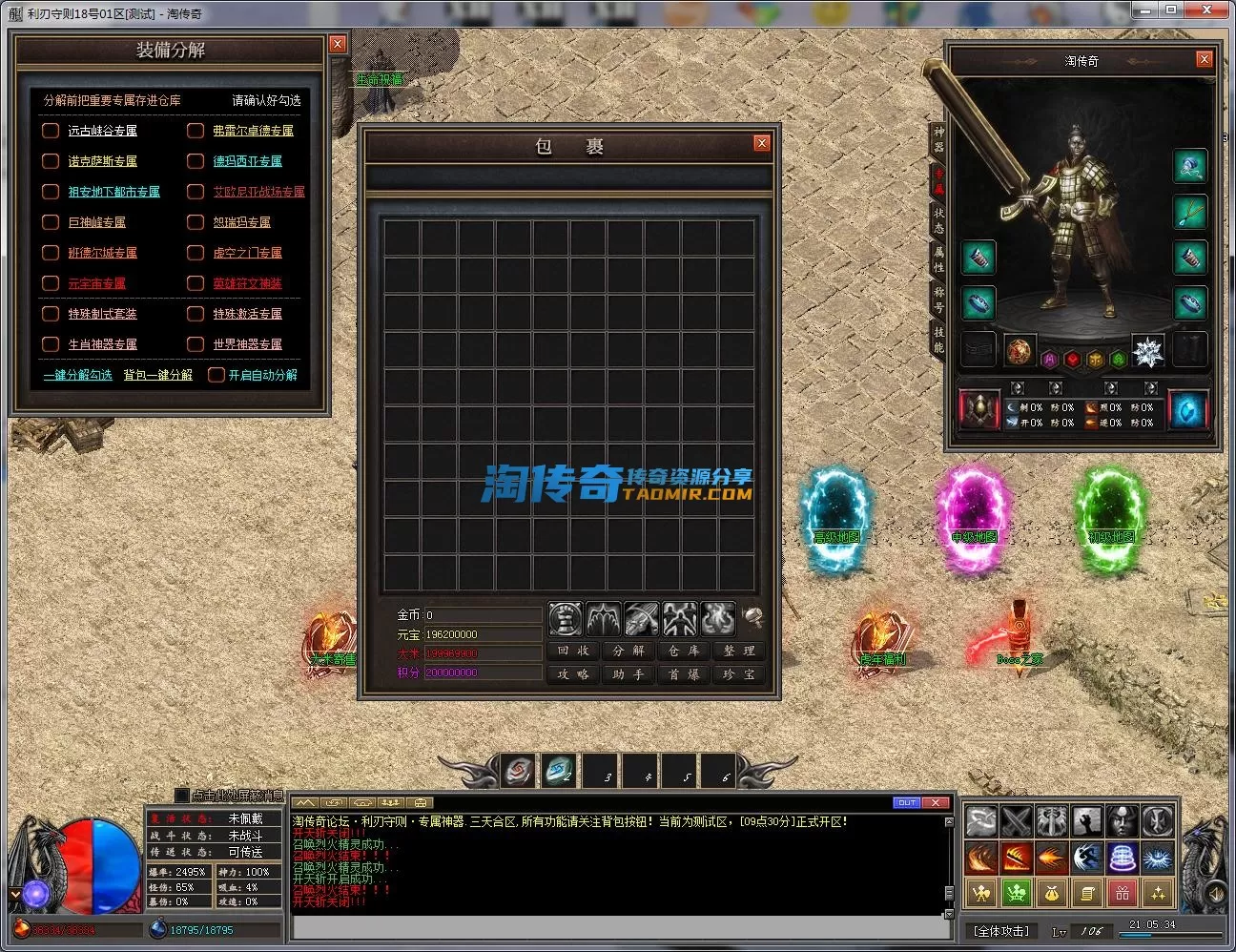
Task: Click the 回收 button
Action: tap(573, 651)
